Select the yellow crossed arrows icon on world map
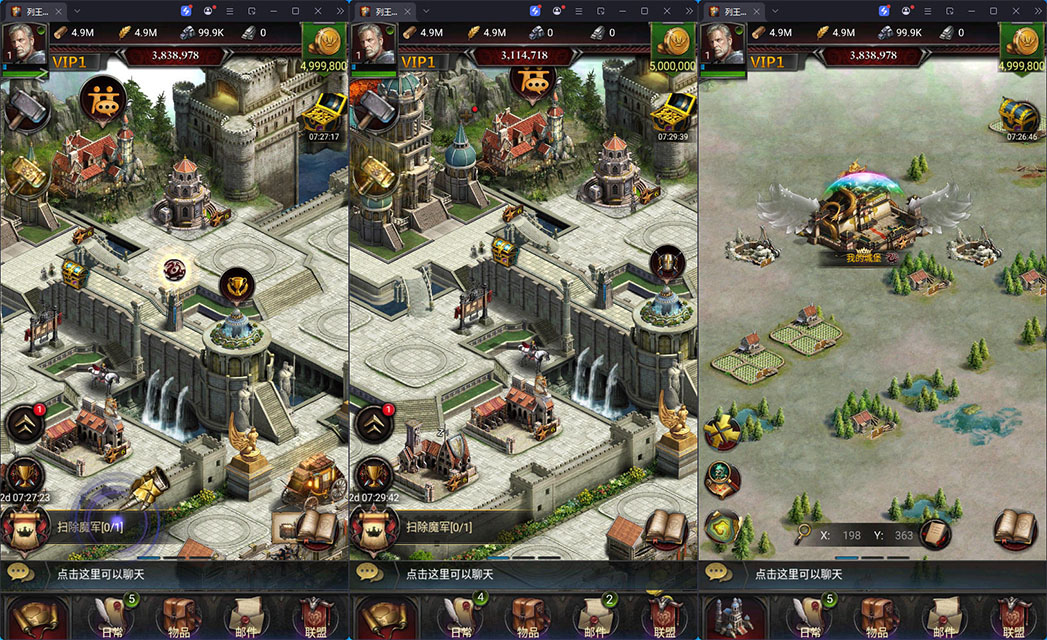This screenshot has height=640, width=1047. [721, 432]
